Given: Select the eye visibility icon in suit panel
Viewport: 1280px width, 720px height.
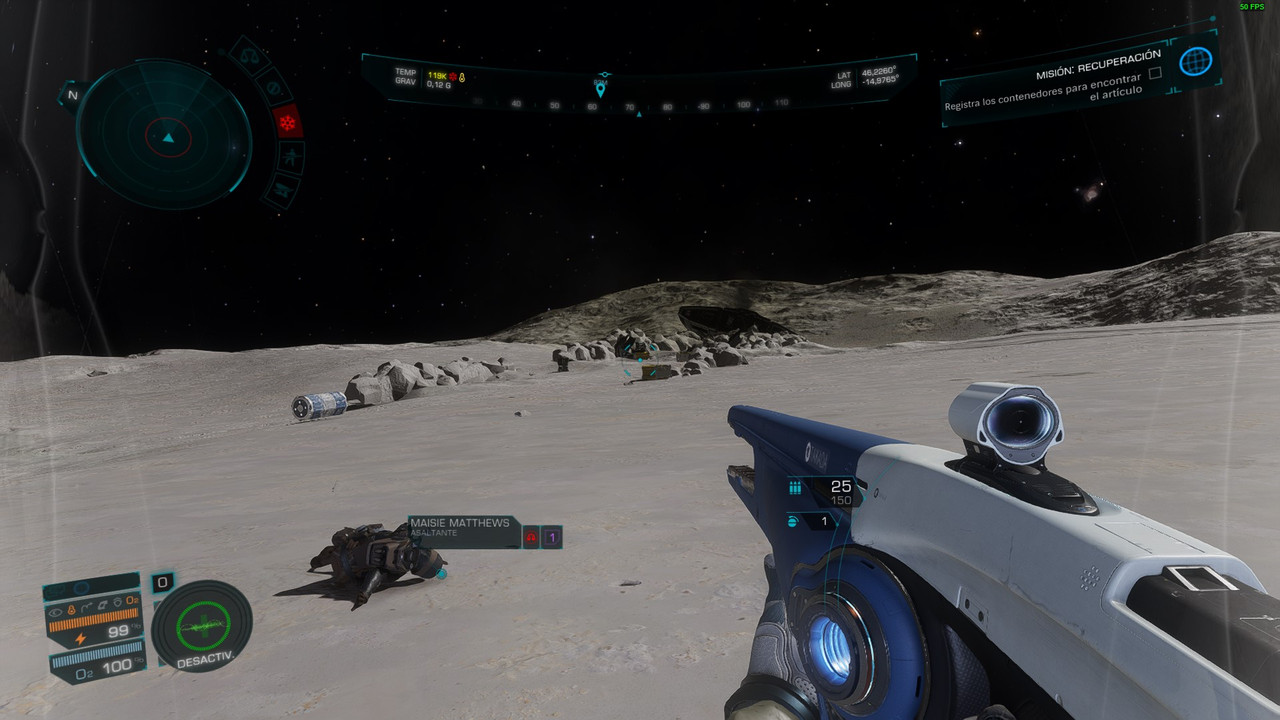Looking at the screenshot, I should click(x=55, y=608).
